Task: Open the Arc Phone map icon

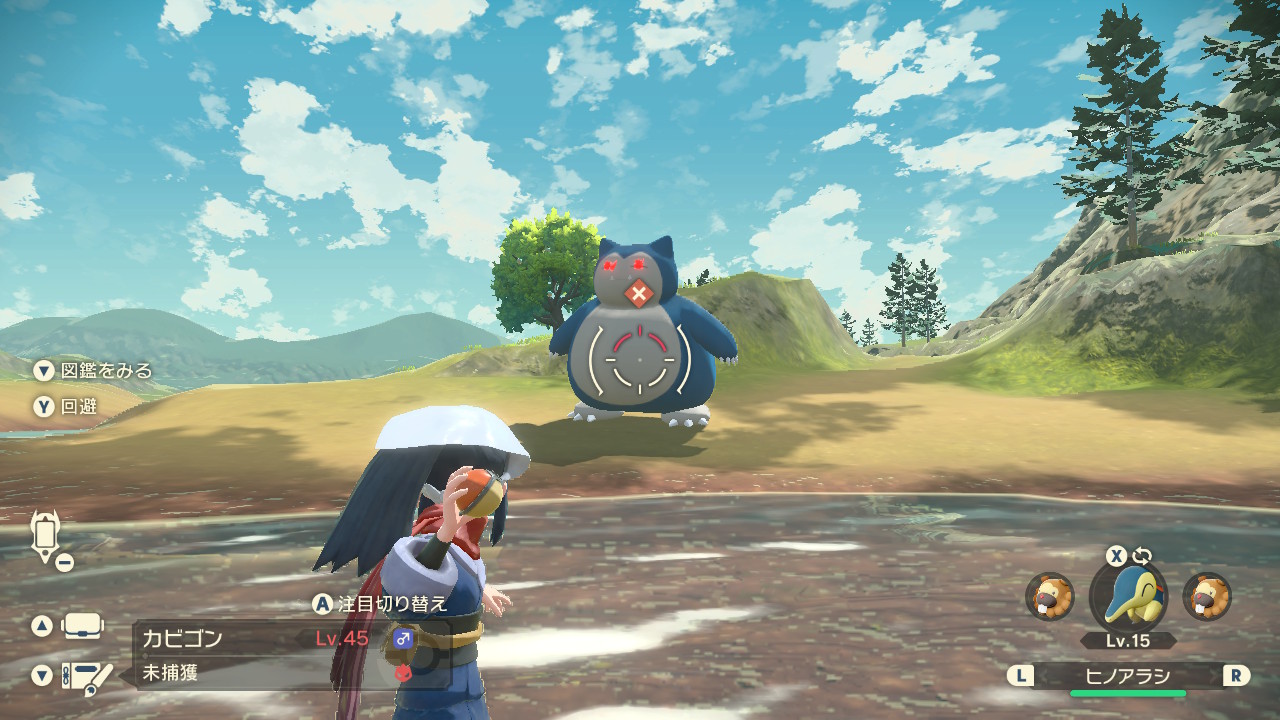Action: pos(45,536)
